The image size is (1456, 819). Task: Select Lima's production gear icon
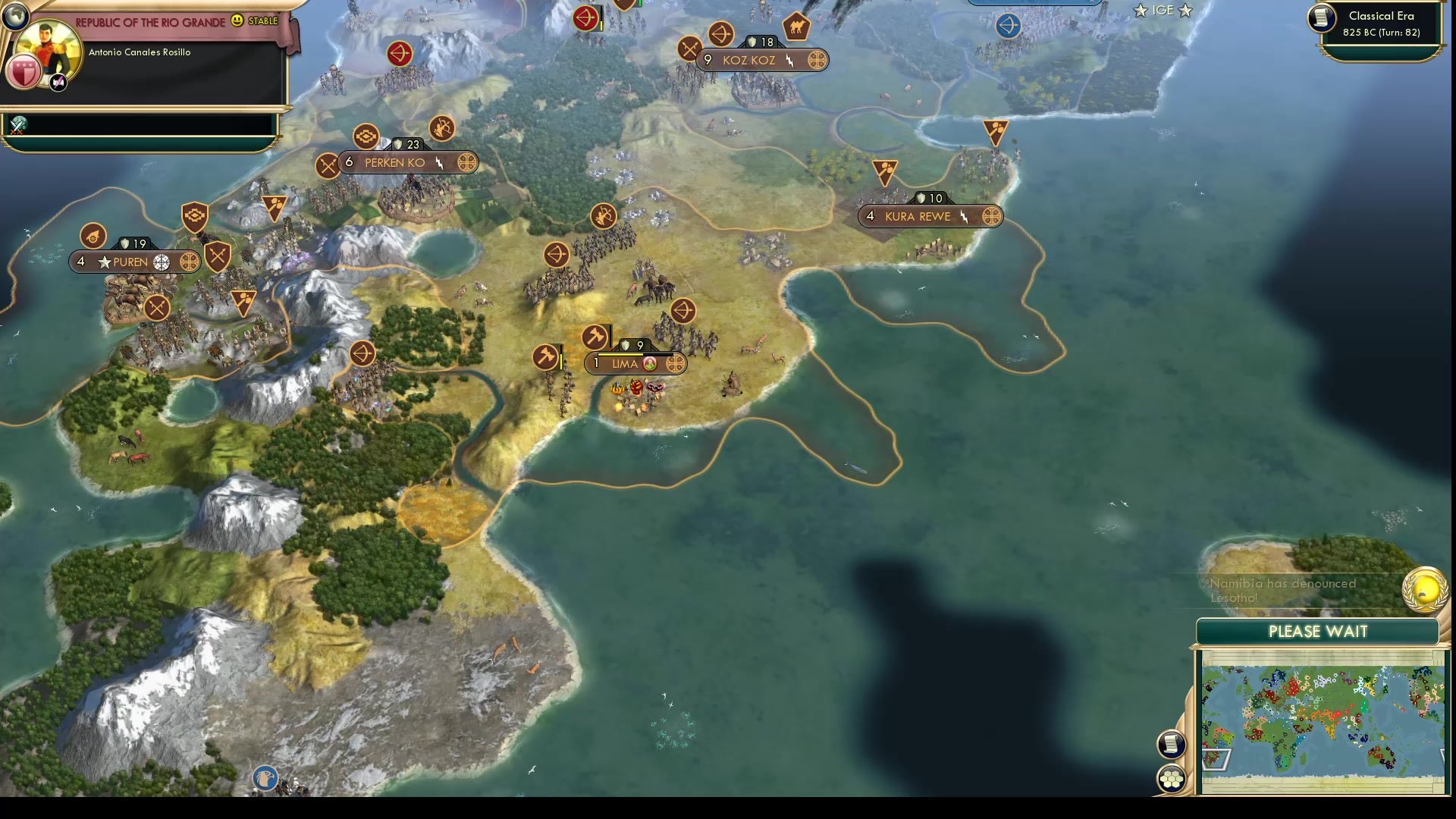point(677,364)
